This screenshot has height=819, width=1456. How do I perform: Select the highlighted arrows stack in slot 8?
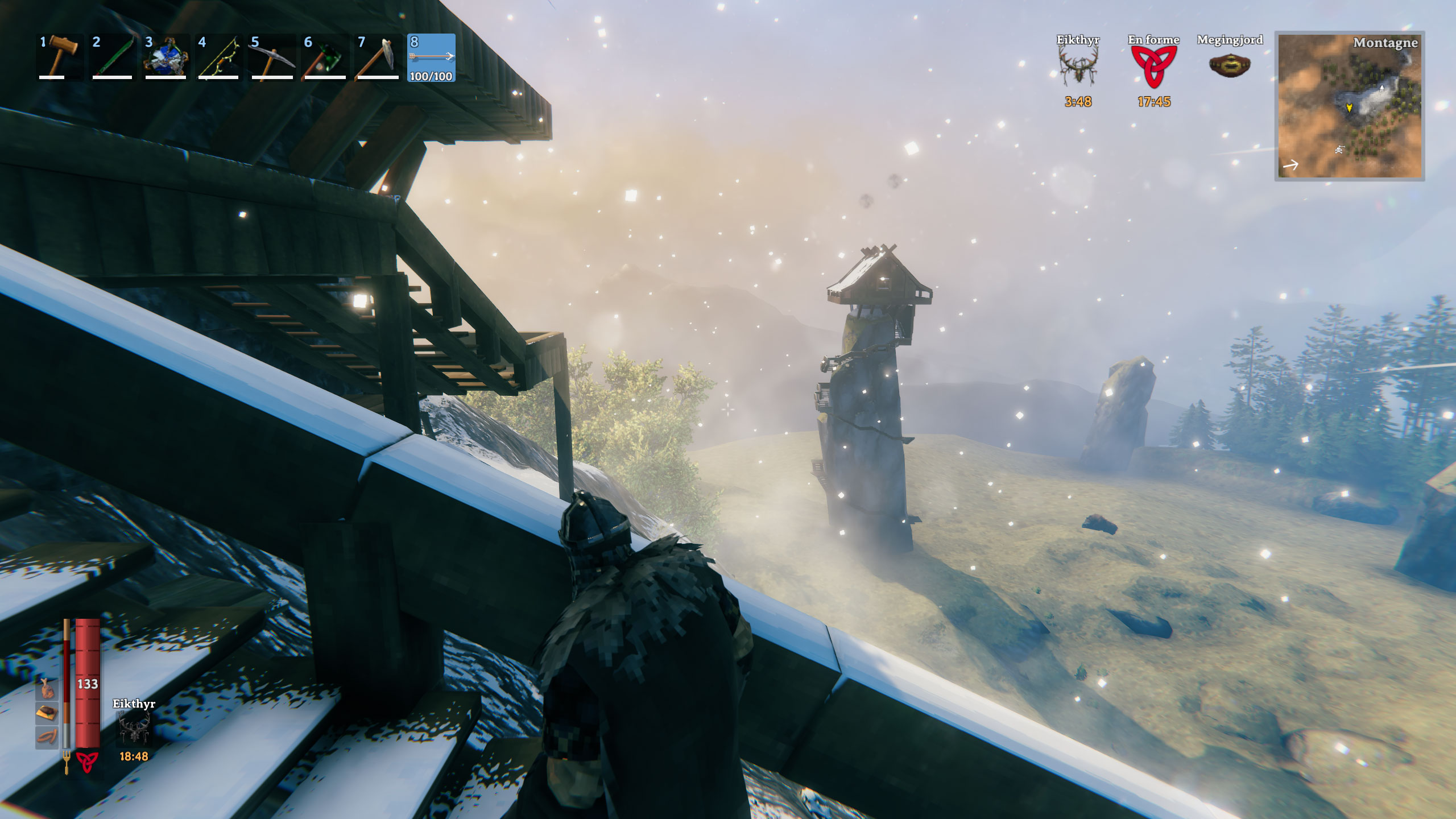point(431,57)
